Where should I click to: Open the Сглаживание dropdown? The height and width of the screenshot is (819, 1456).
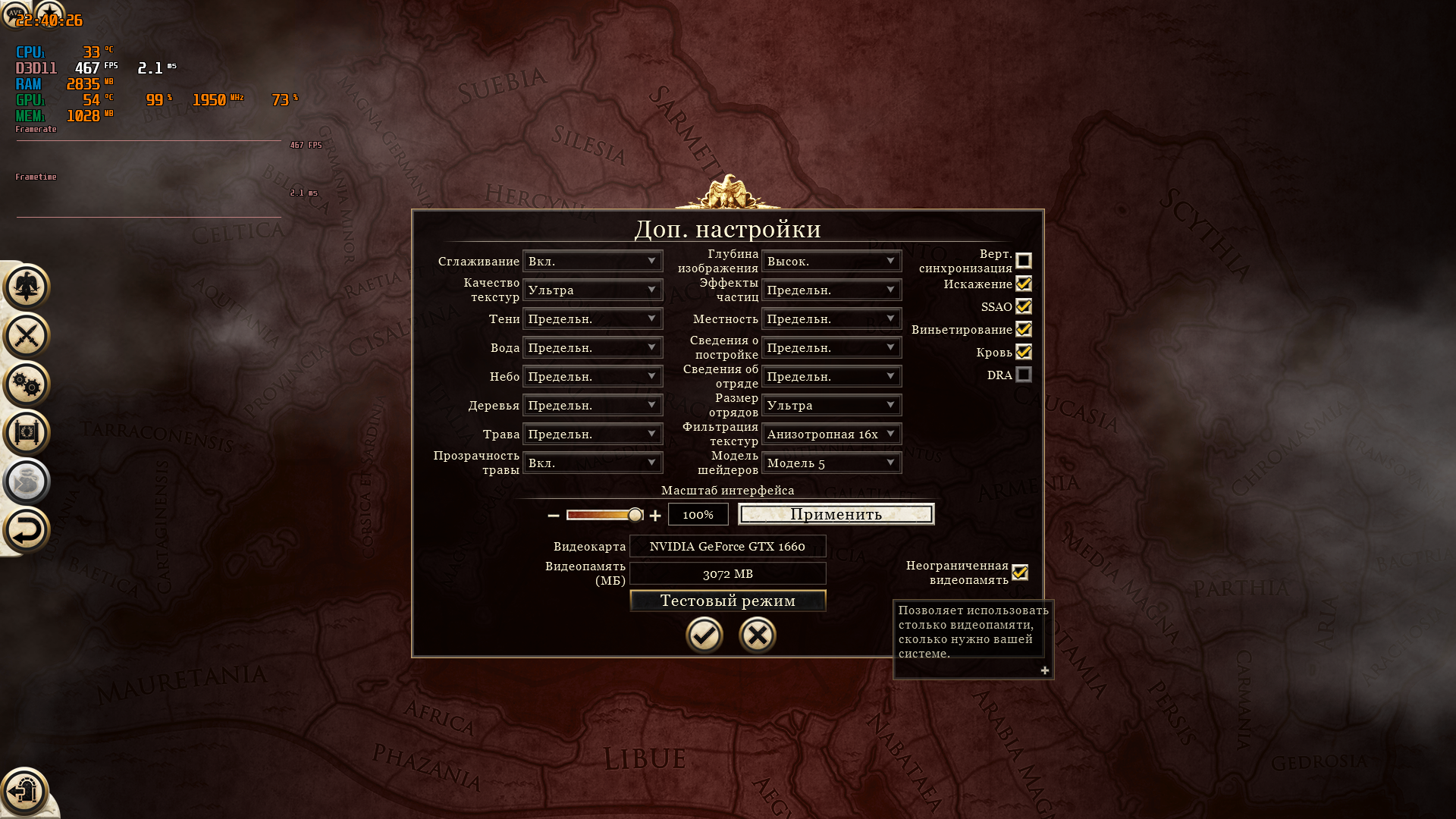[x=592, y=261]
